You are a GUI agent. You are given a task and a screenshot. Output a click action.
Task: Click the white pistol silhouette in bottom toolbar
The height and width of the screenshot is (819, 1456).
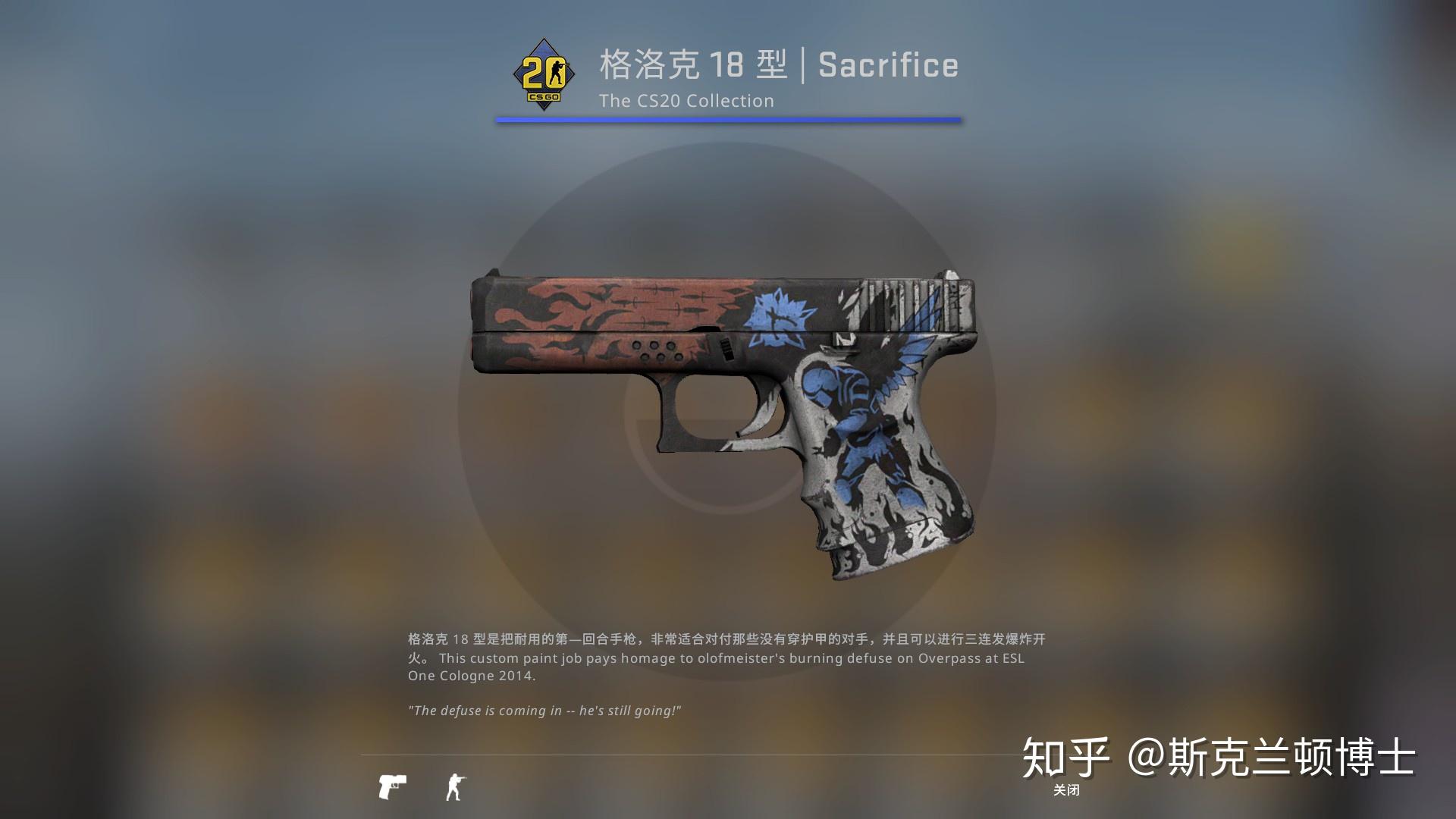click(391, 786)
